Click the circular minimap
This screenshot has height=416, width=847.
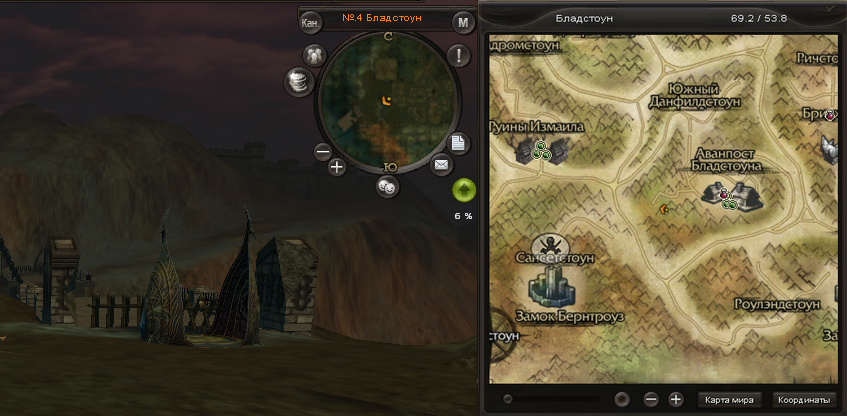[387, 100]
